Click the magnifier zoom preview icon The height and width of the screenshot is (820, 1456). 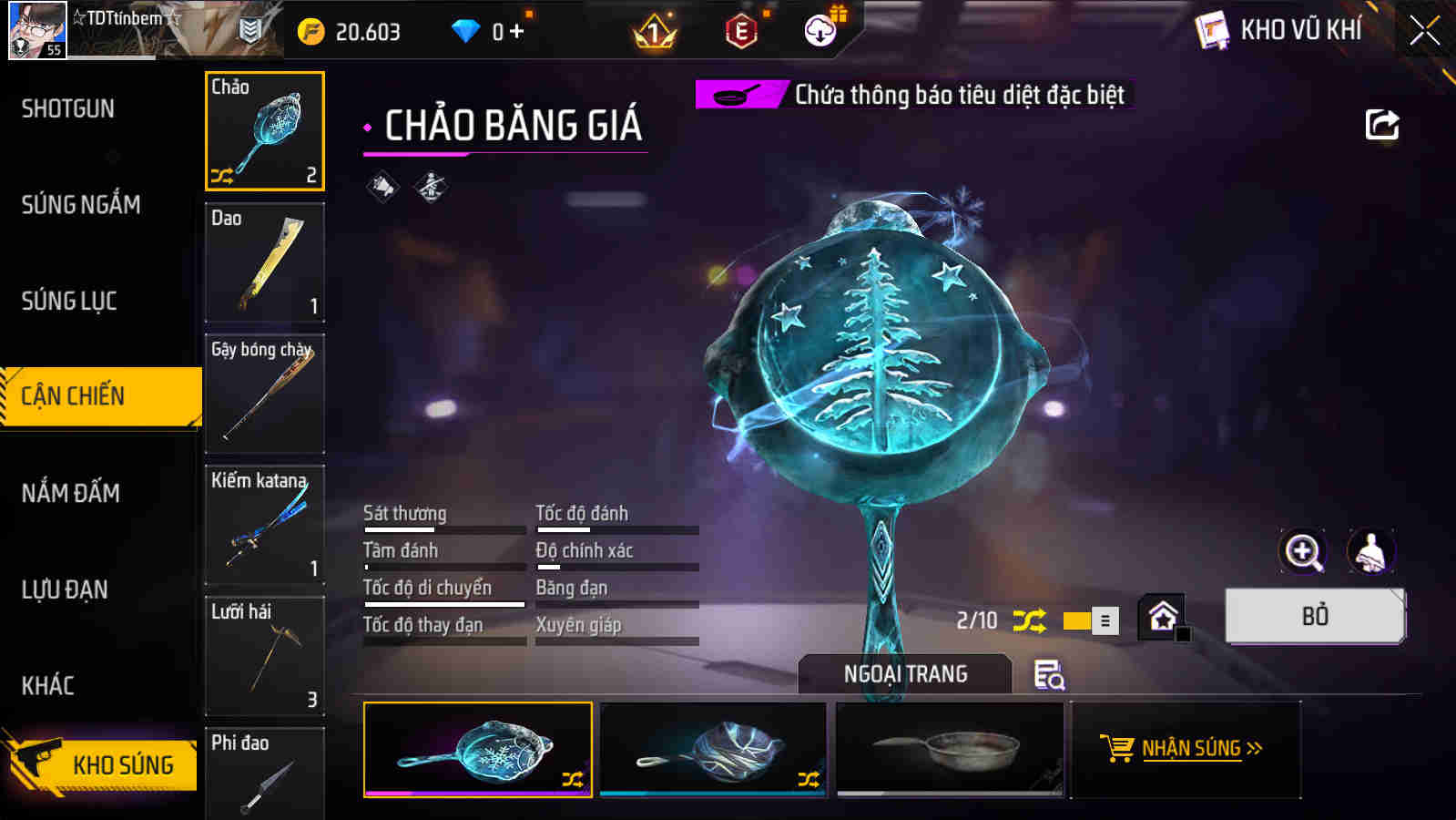(1302, 552)
